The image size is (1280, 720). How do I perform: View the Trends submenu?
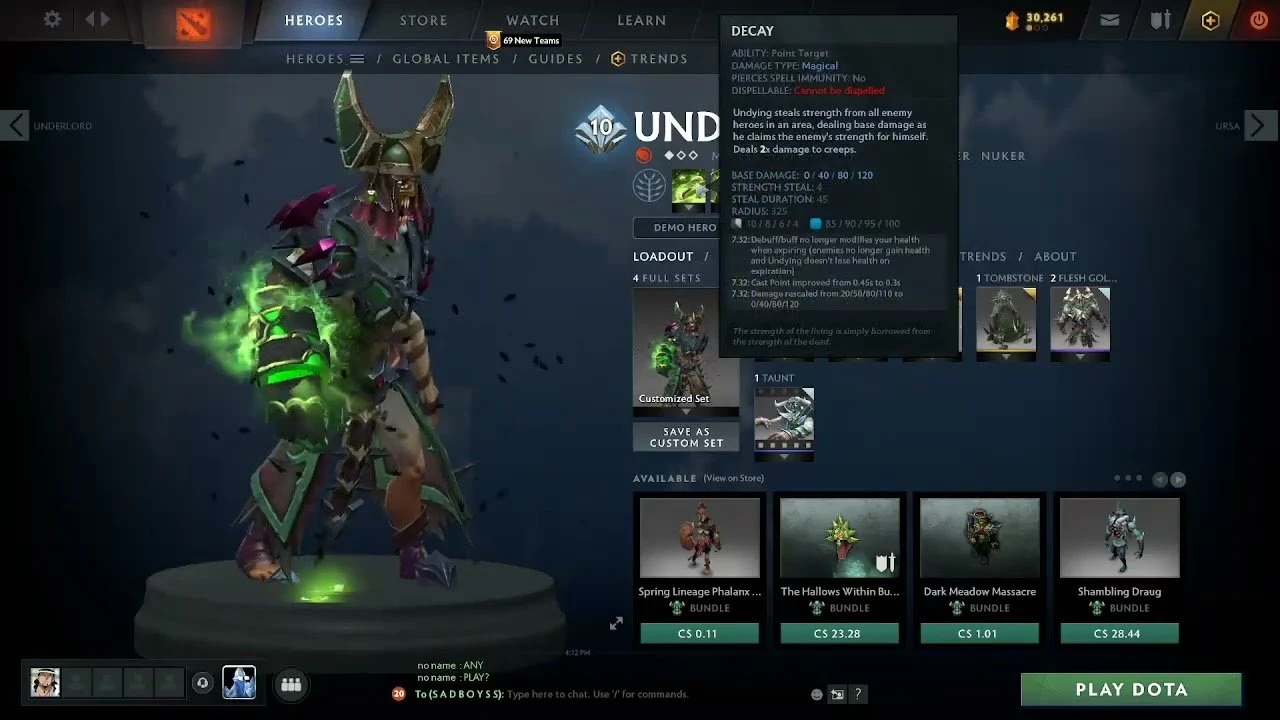pos(649,59)
